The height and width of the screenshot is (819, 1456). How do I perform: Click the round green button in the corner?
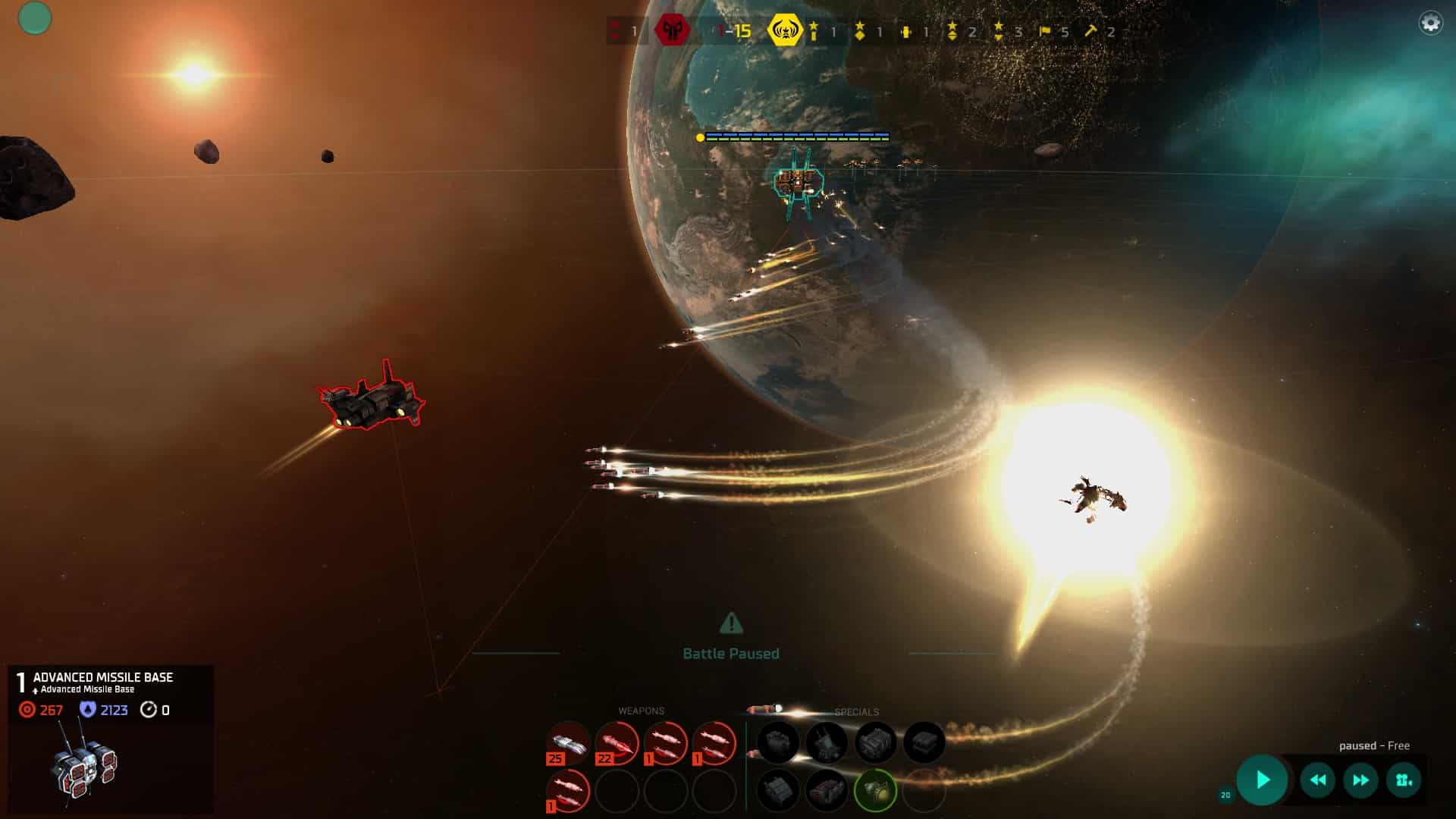pyautogui.click(x=35, y=18)
